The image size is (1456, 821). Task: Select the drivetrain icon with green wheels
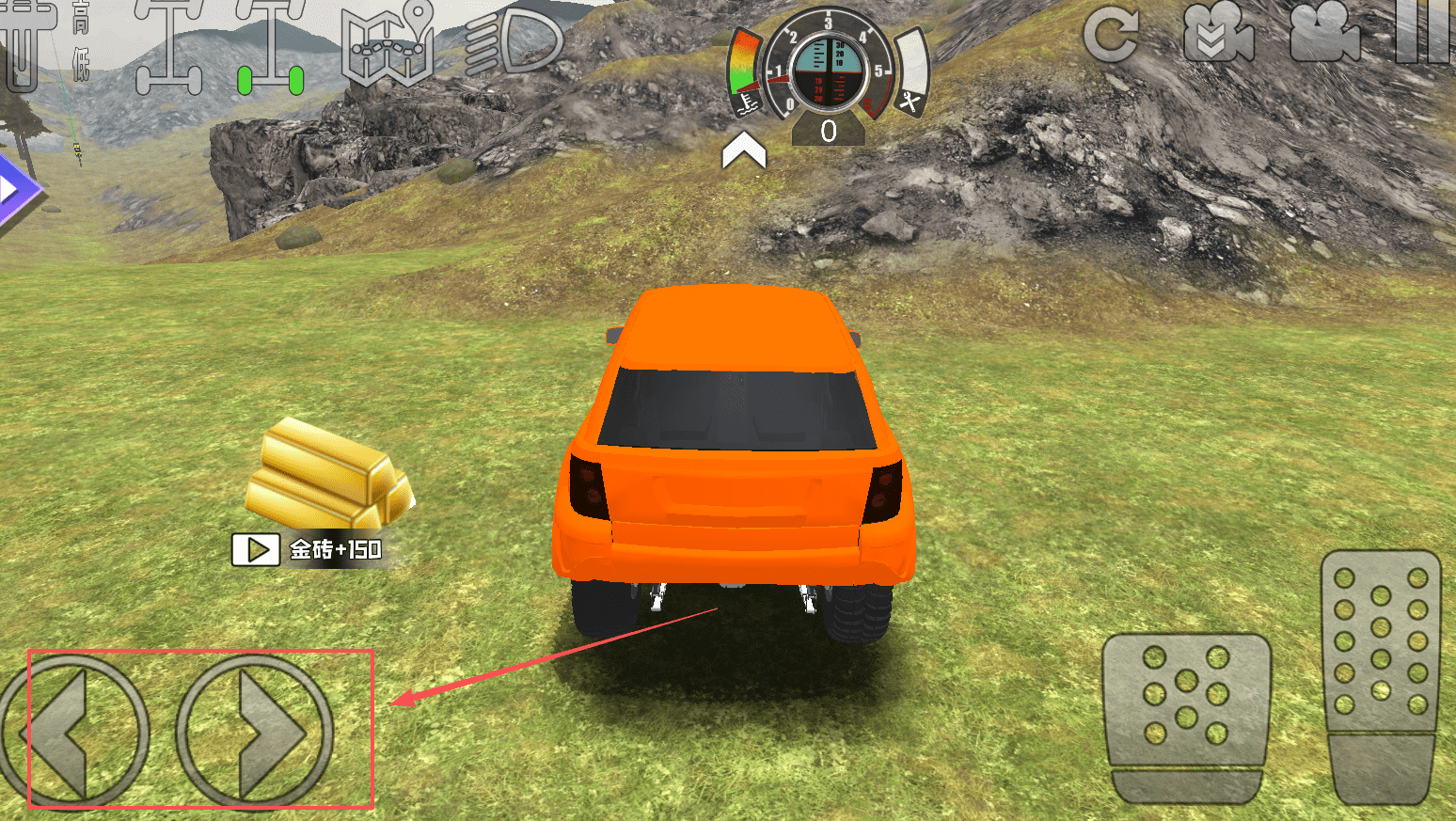(270, 47)
